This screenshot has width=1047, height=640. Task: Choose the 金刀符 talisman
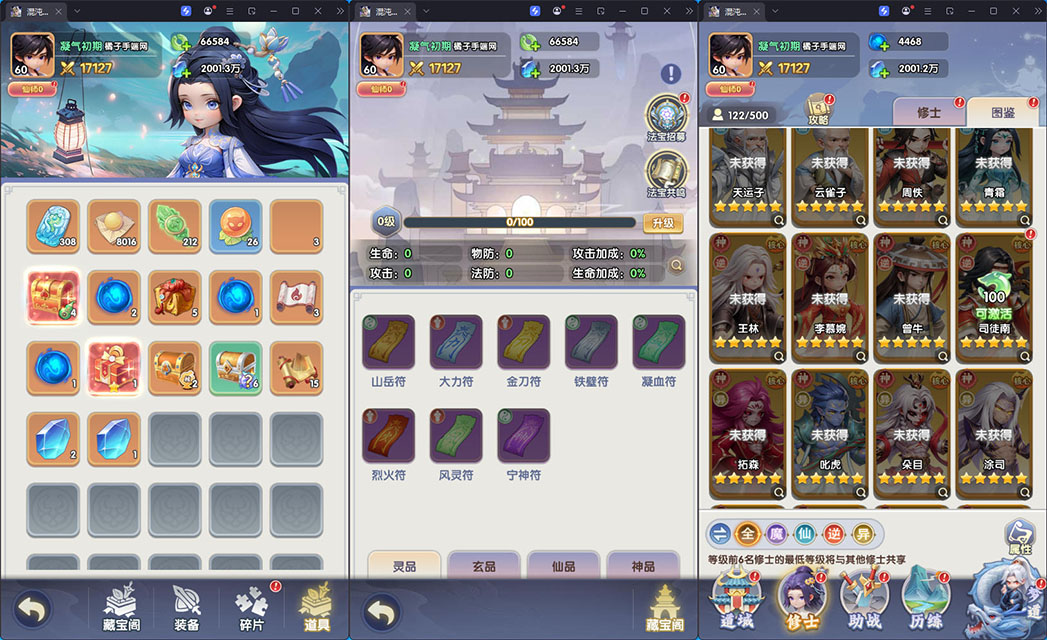click(x=523, y=345)
